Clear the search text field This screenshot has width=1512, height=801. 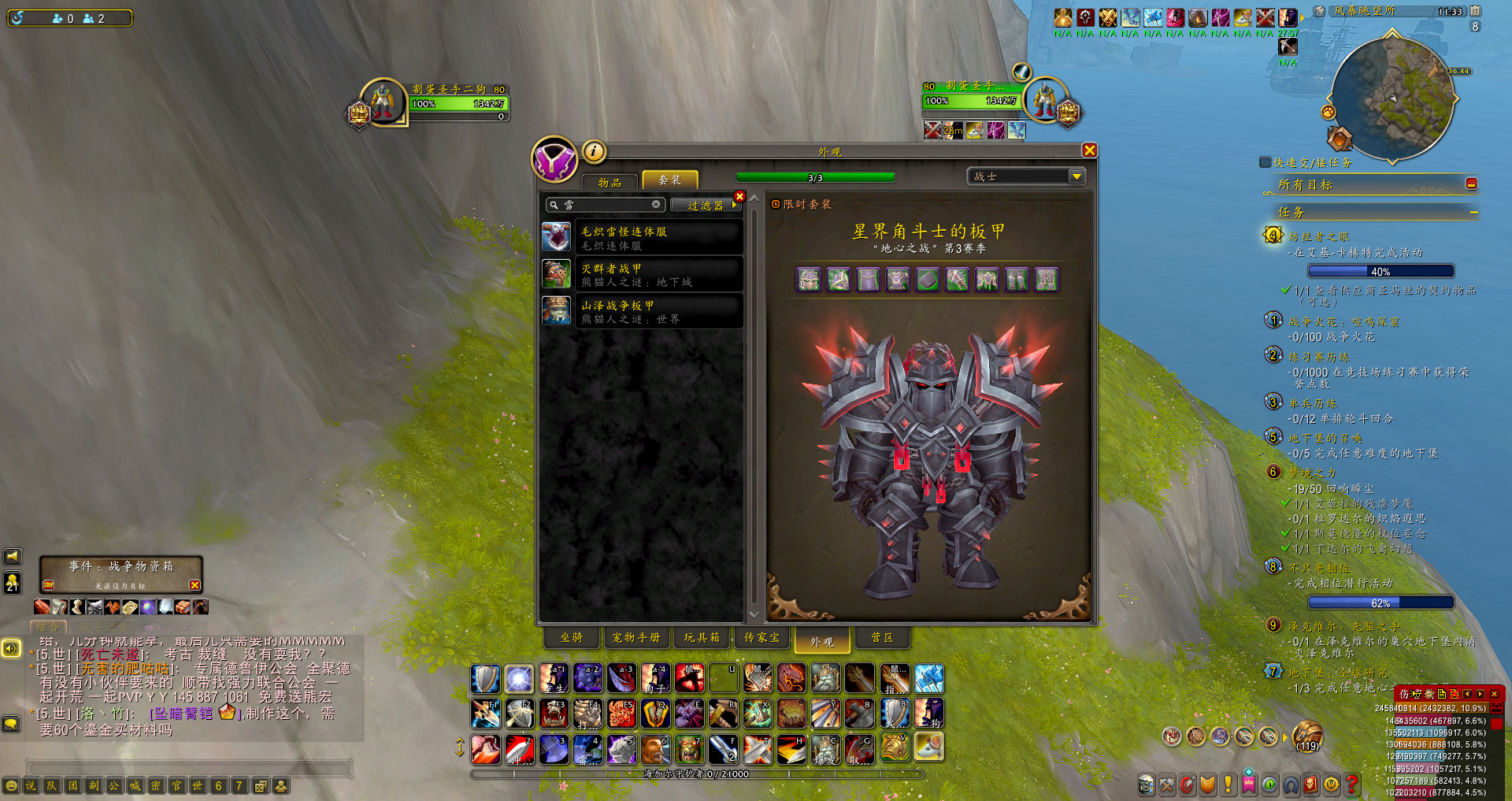[x=656, y=205]
